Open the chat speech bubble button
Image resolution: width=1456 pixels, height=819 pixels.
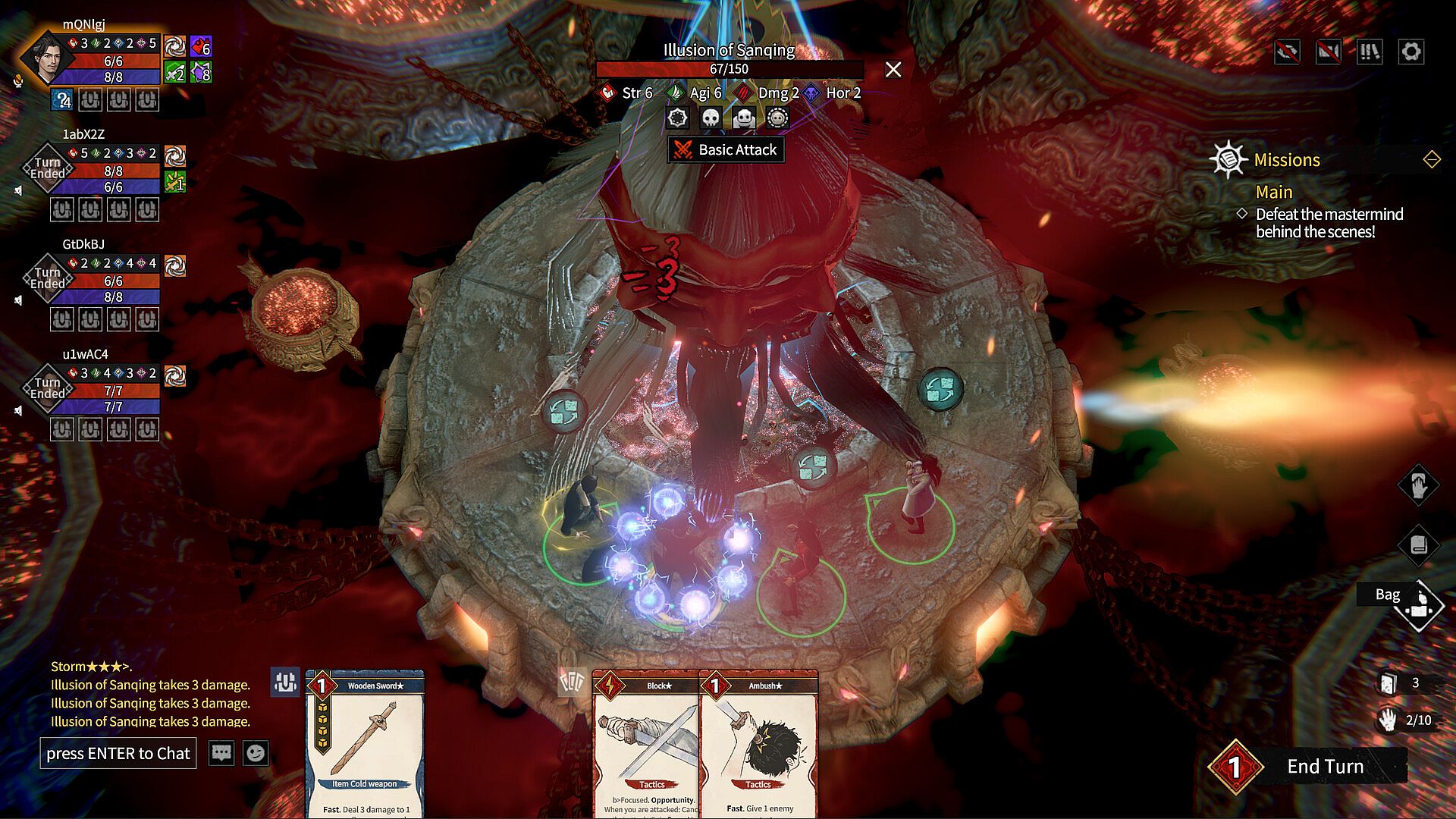click(221, 753)
